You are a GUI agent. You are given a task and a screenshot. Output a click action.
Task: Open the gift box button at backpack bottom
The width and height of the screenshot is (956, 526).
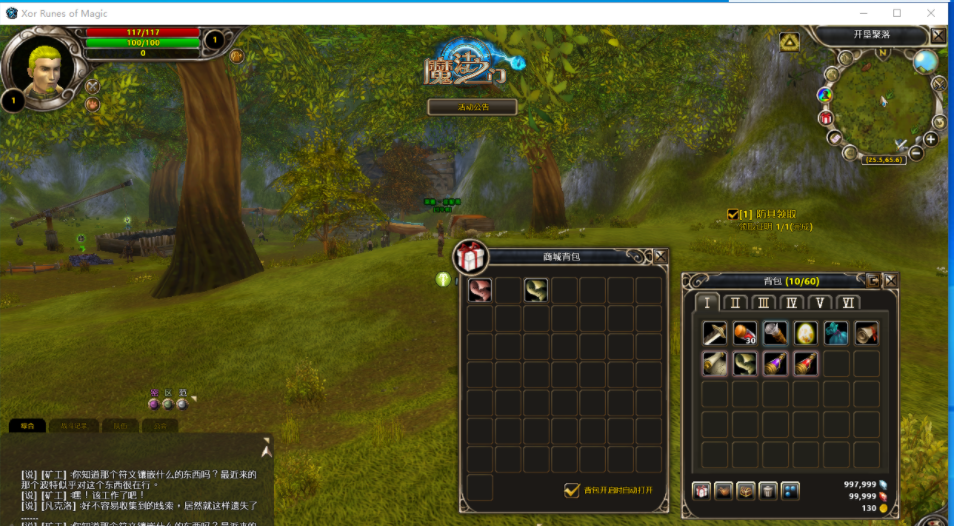701,491
